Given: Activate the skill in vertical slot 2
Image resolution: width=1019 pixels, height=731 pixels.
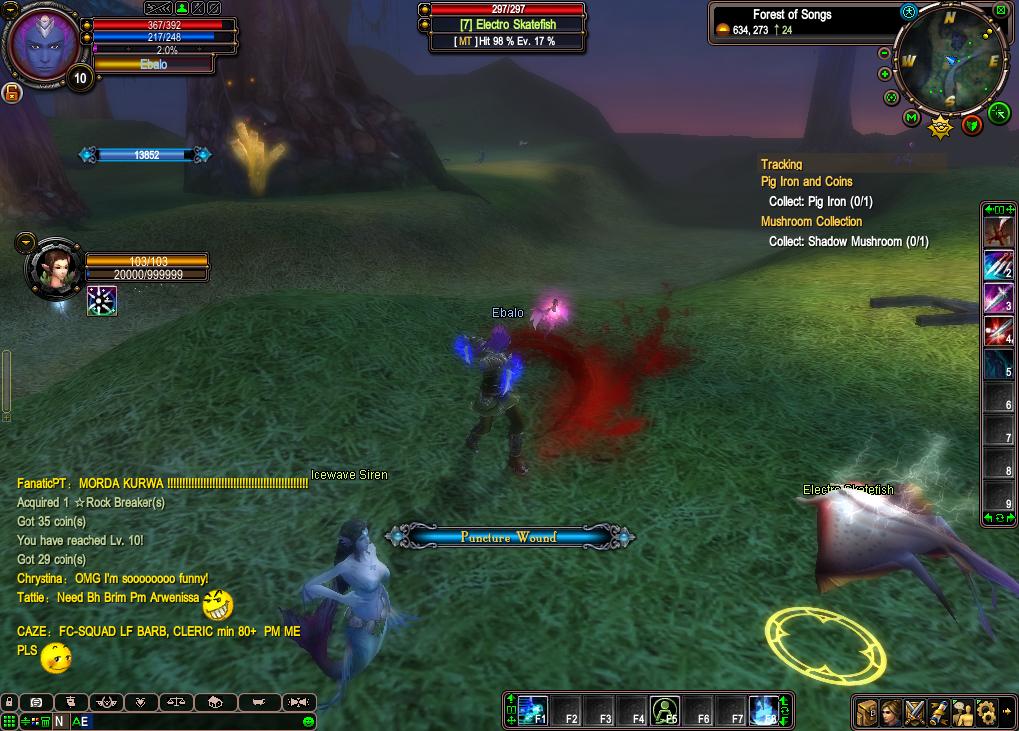Looking at the screenshot, I should 998,266.
